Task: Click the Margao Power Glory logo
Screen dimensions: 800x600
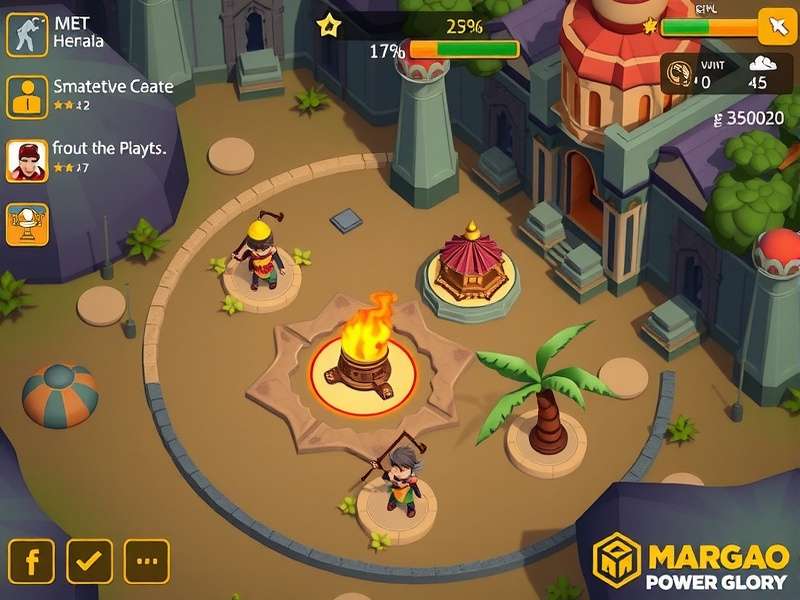Action: tap(692, 563)
